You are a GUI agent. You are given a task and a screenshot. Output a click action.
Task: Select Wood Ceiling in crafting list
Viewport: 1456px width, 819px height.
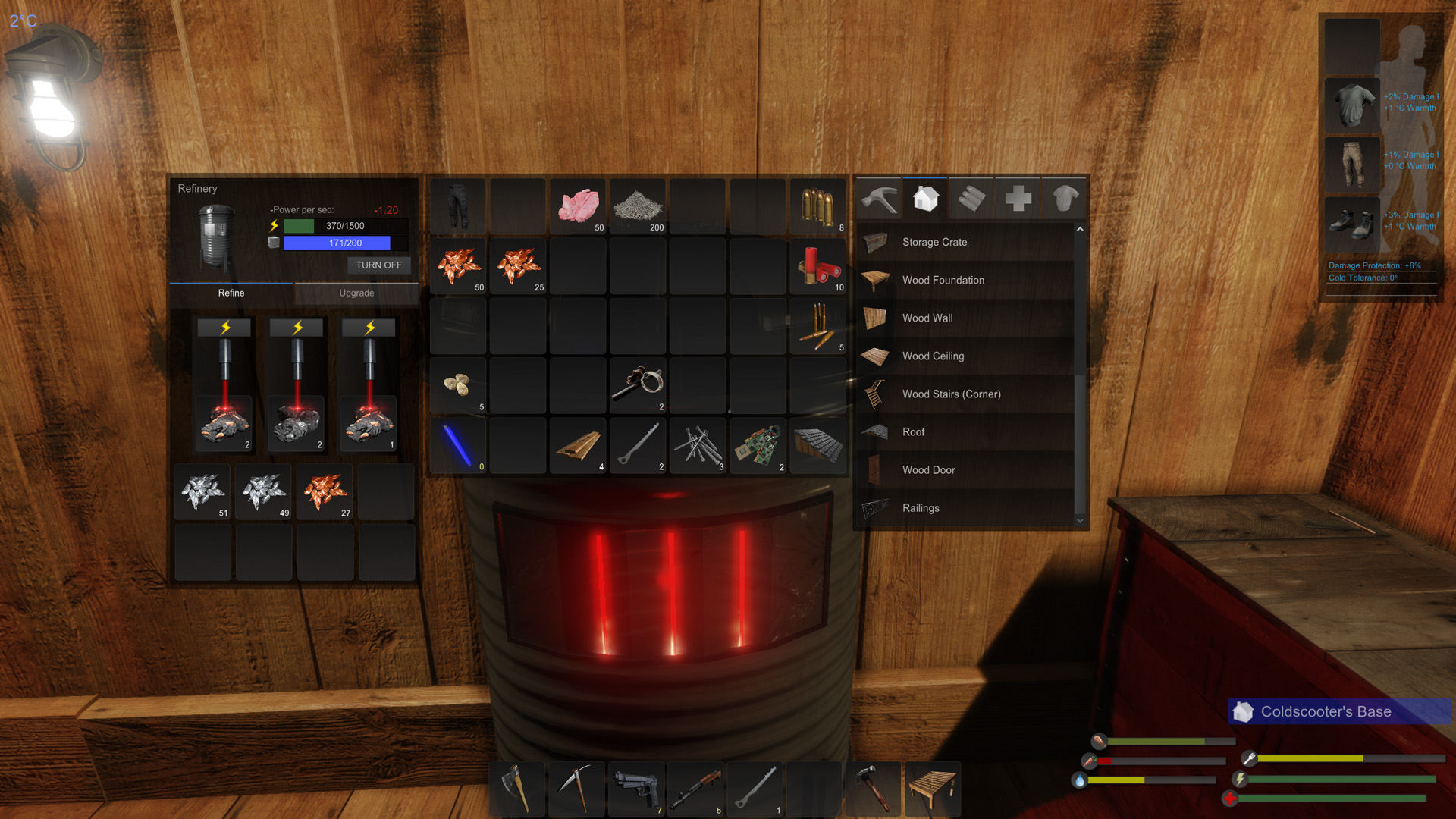(933, 356)
